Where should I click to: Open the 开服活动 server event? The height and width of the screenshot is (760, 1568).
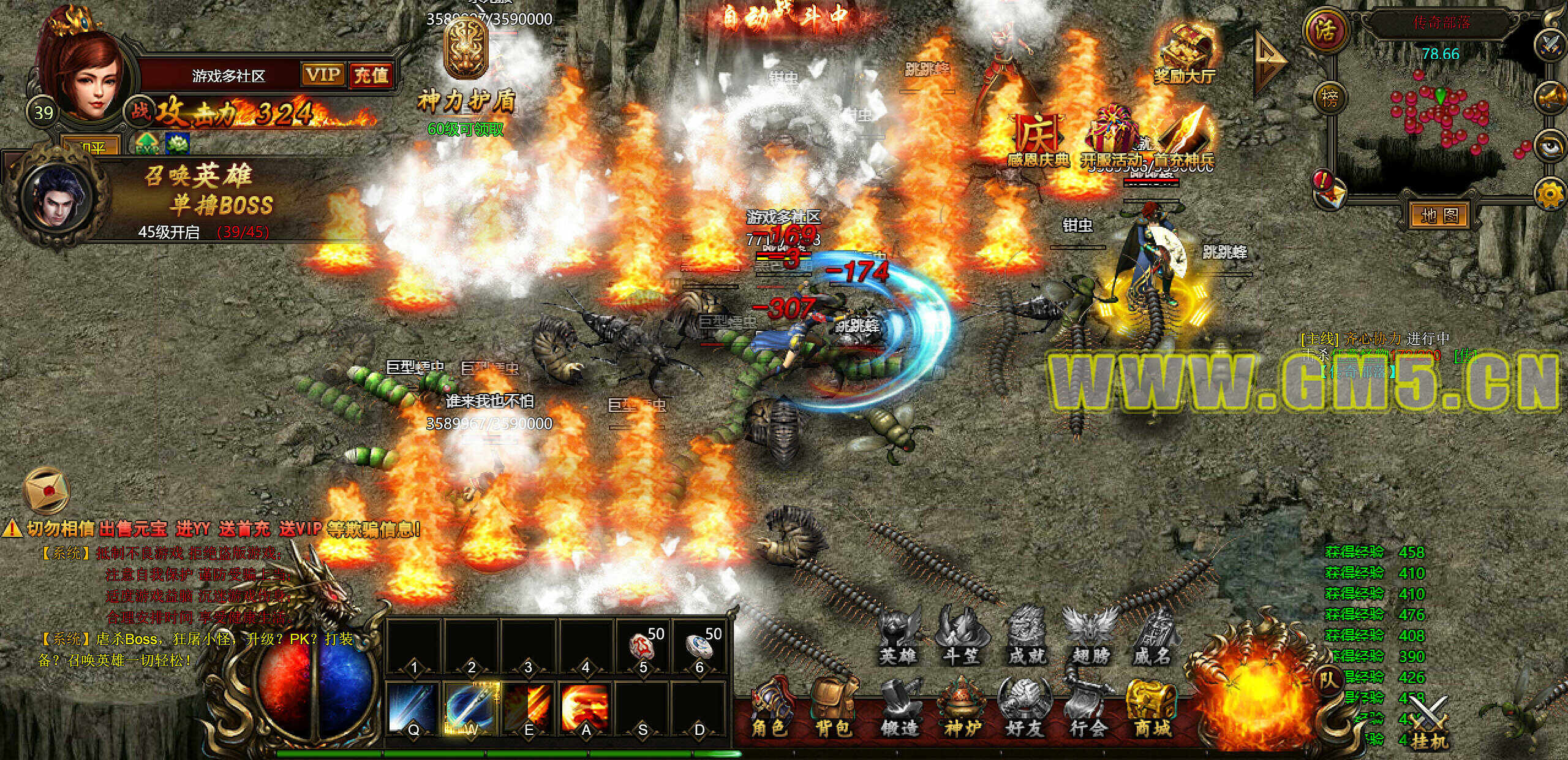coord(1110,140)
